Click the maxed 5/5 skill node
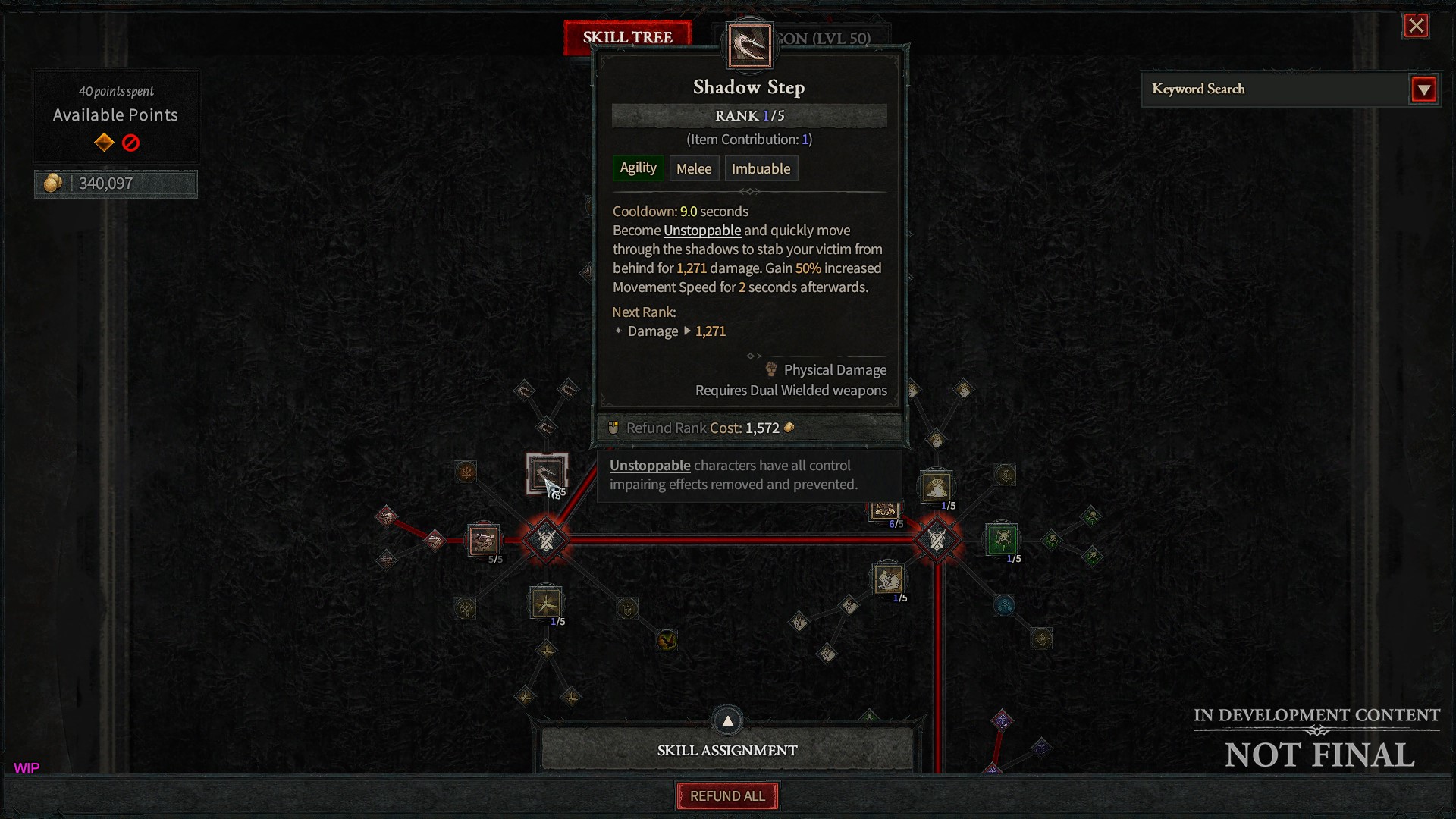1456x819 pixels. point(484,539)
